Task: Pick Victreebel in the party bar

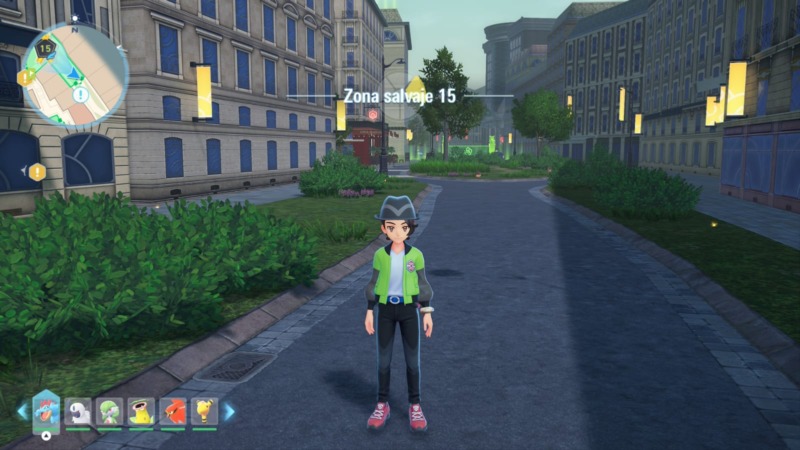Action: pos(141,411)
